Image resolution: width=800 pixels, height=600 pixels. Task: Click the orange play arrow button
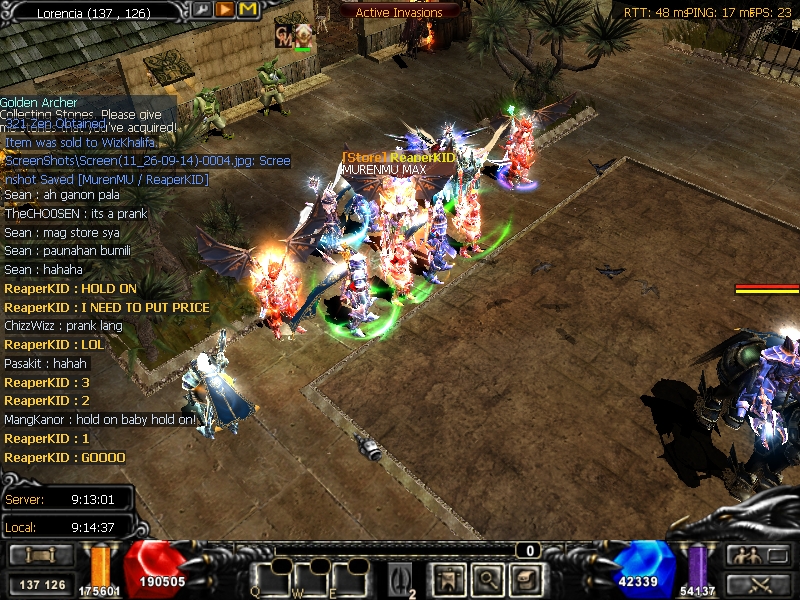pyautogui.click(x=225, y=10)
